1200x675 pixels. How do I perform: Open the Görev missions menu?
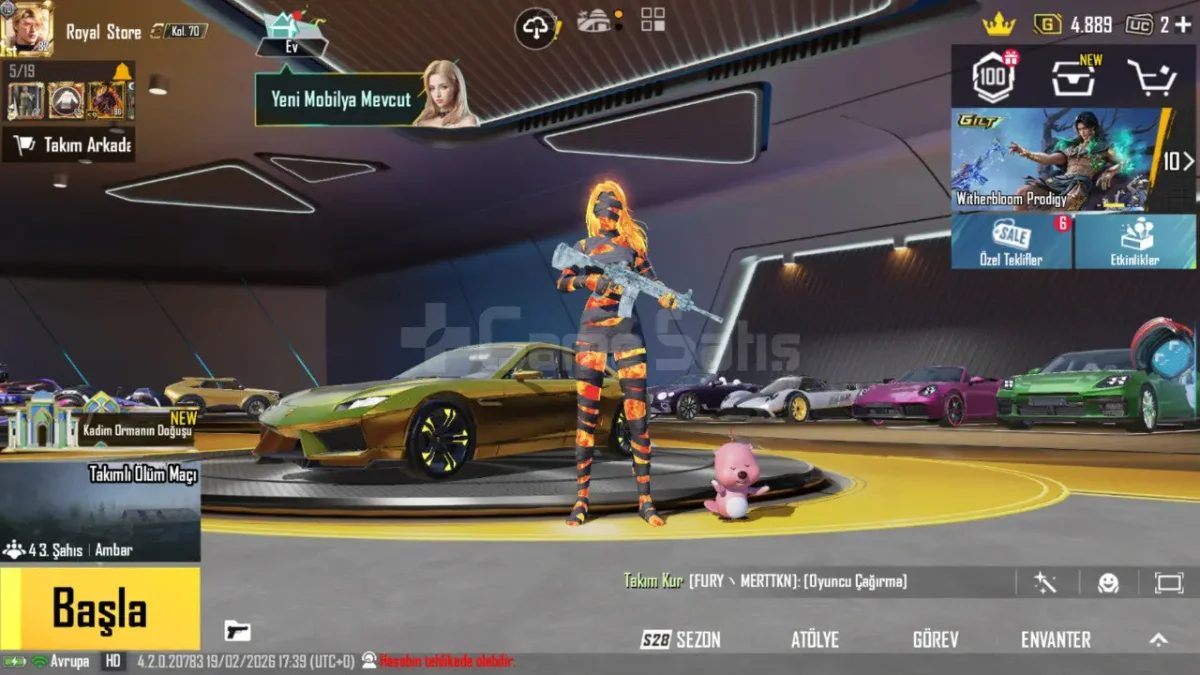pyautogui.click(x=935, y=640)
